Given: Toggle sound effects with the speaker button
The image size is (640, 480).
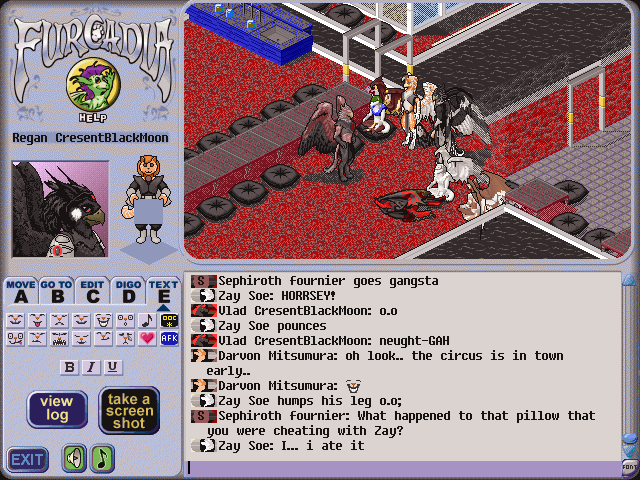Looking at the screenshot, I should click(x=75, y=458).
